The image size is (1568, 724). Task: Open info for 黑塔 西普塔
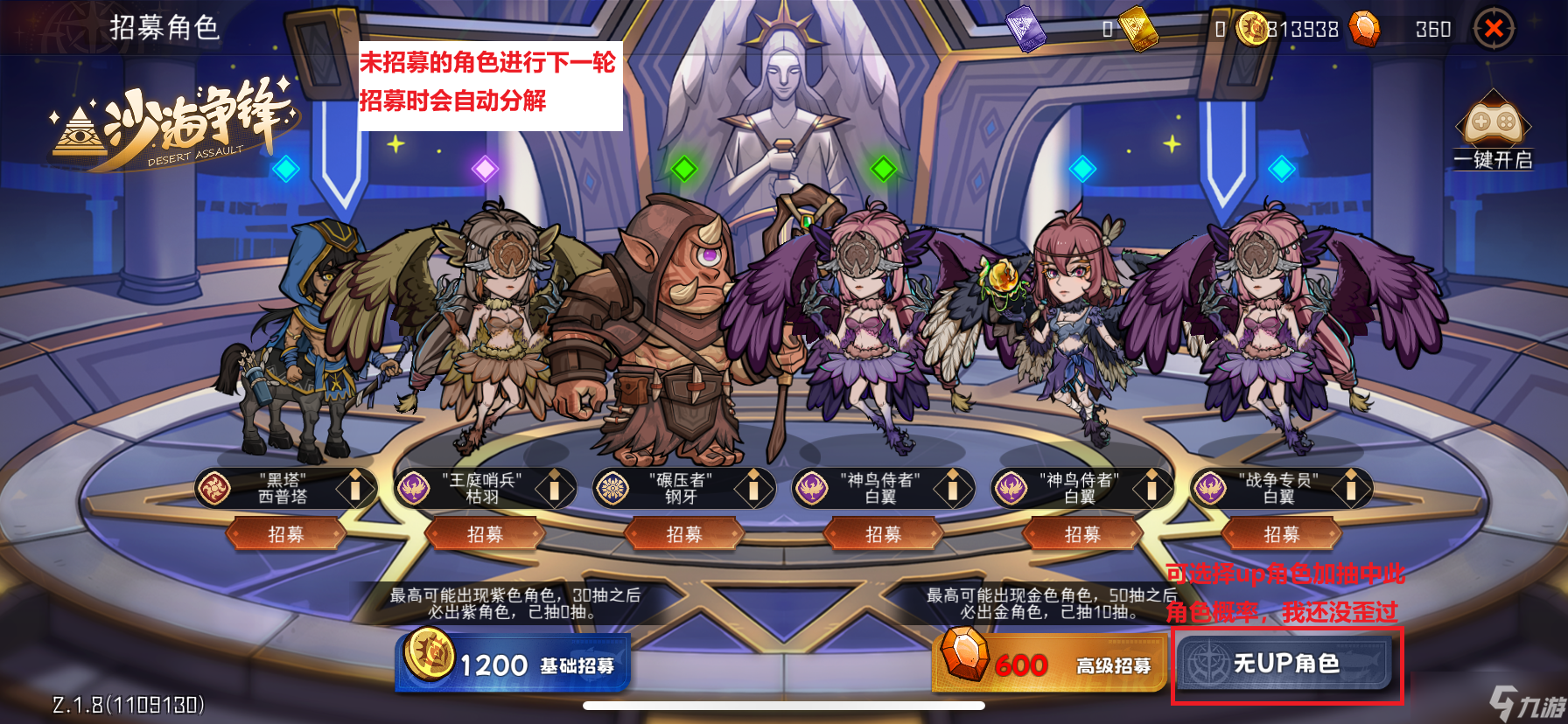pyautogui.click(x=355, y=489)
